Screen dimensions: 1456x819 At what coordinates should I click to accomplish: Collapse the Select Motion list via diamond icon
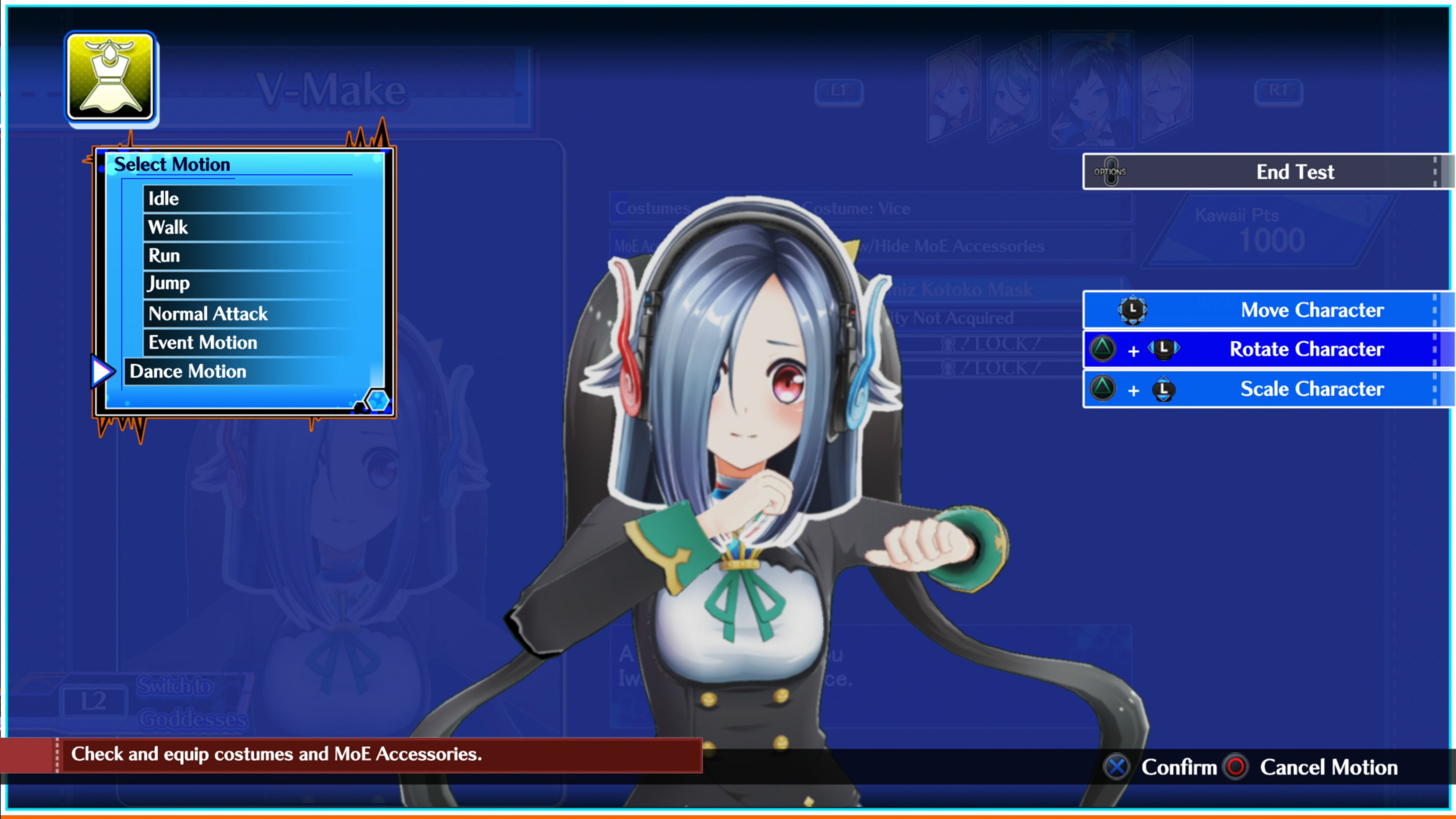[x=378, y=401]
